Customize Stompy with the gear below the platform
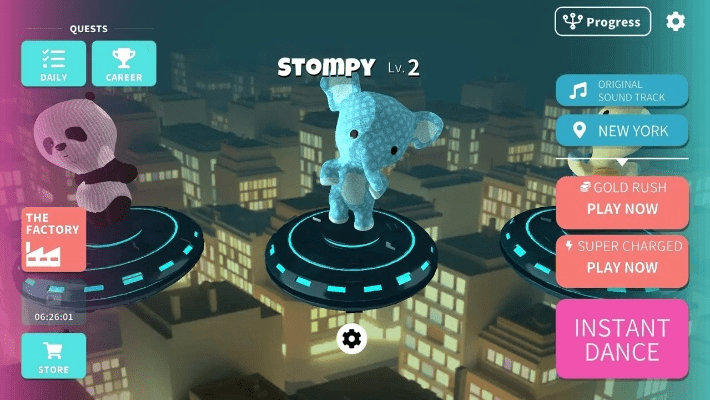The image size is (710, 400). pos(351,339)
